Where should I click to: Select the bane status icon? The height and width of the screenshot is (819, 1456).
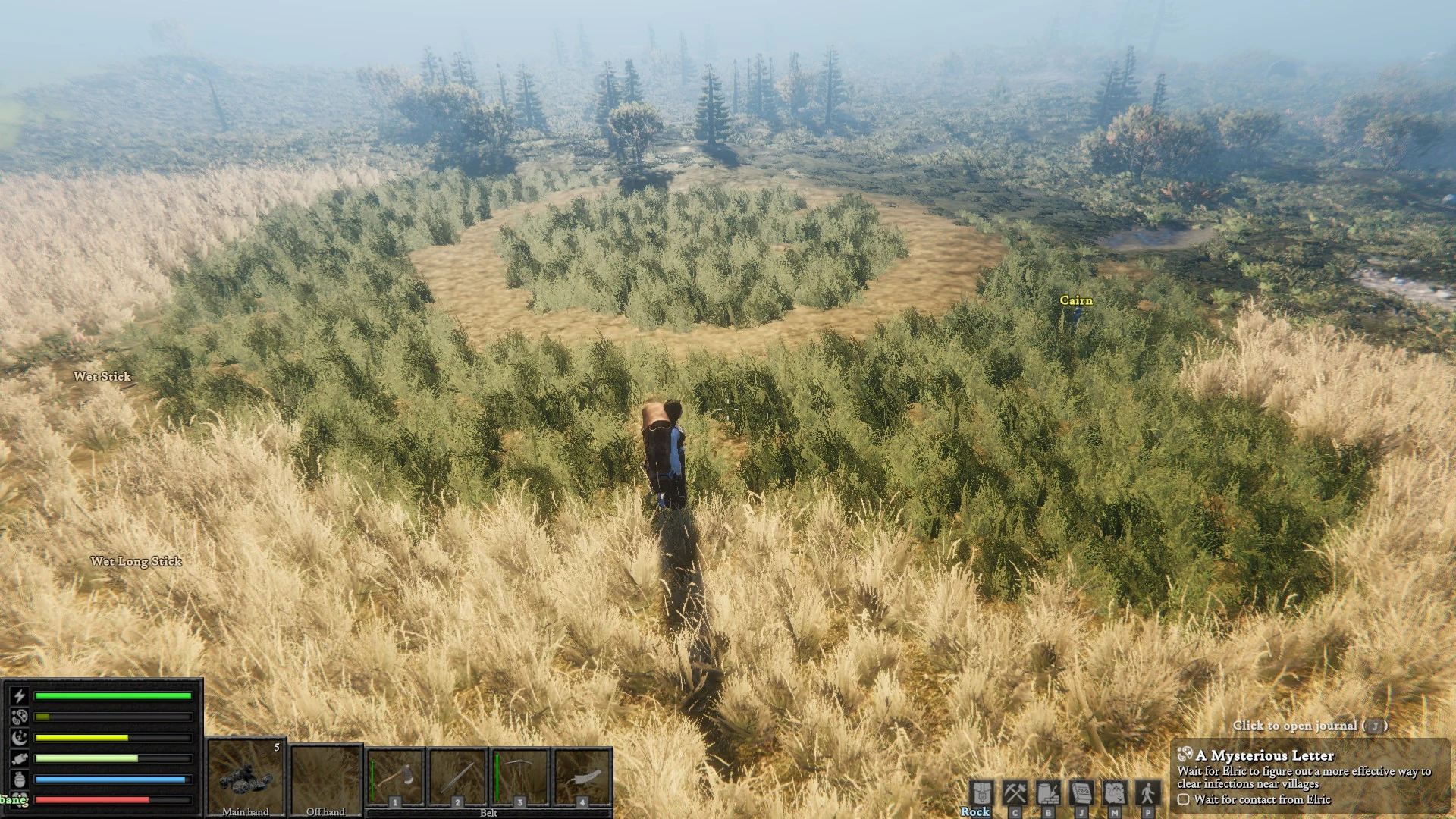20,800
